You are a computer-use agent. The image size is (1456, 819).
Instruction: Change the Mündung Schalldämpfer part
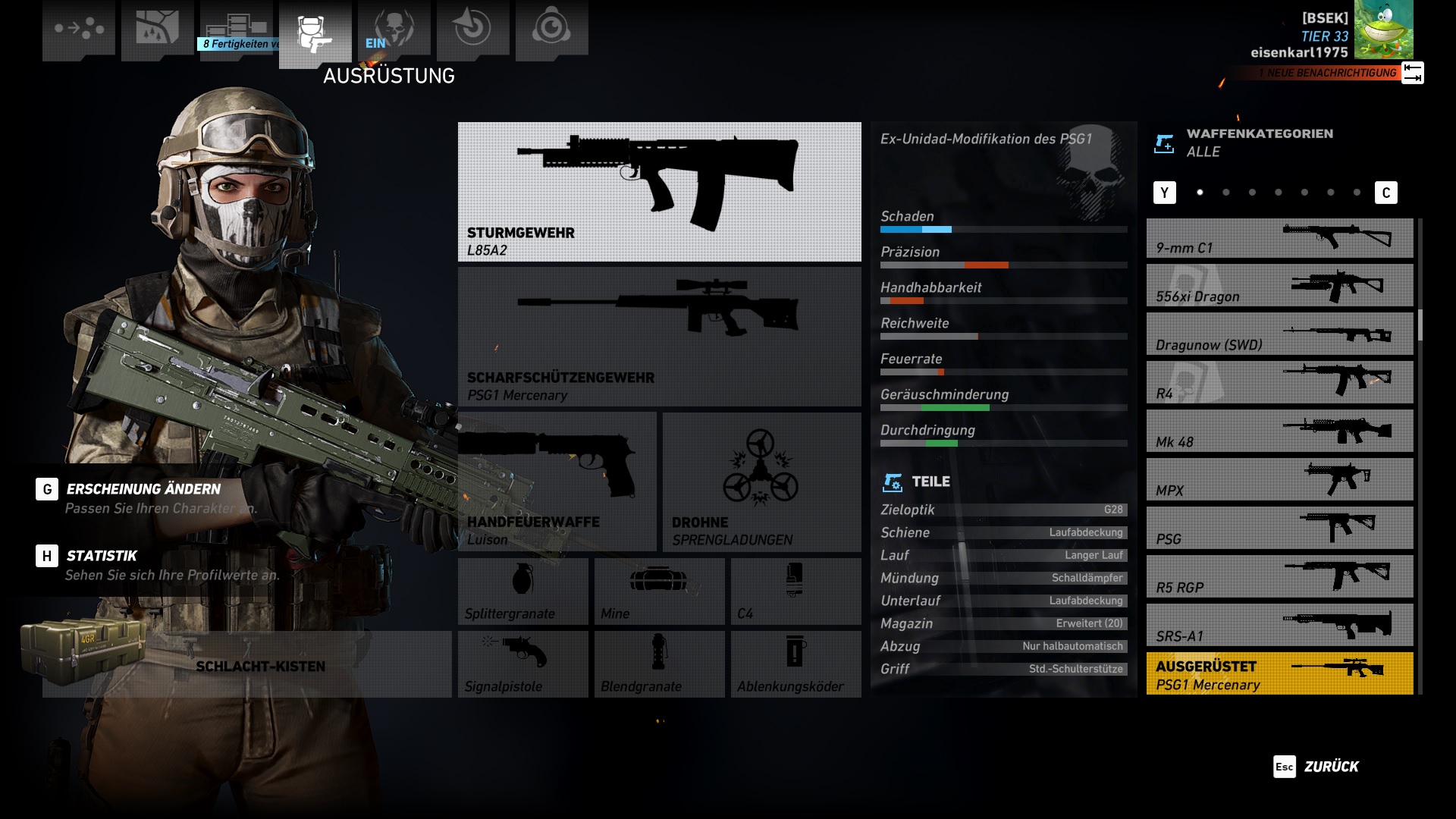(x=1003, y=578)
